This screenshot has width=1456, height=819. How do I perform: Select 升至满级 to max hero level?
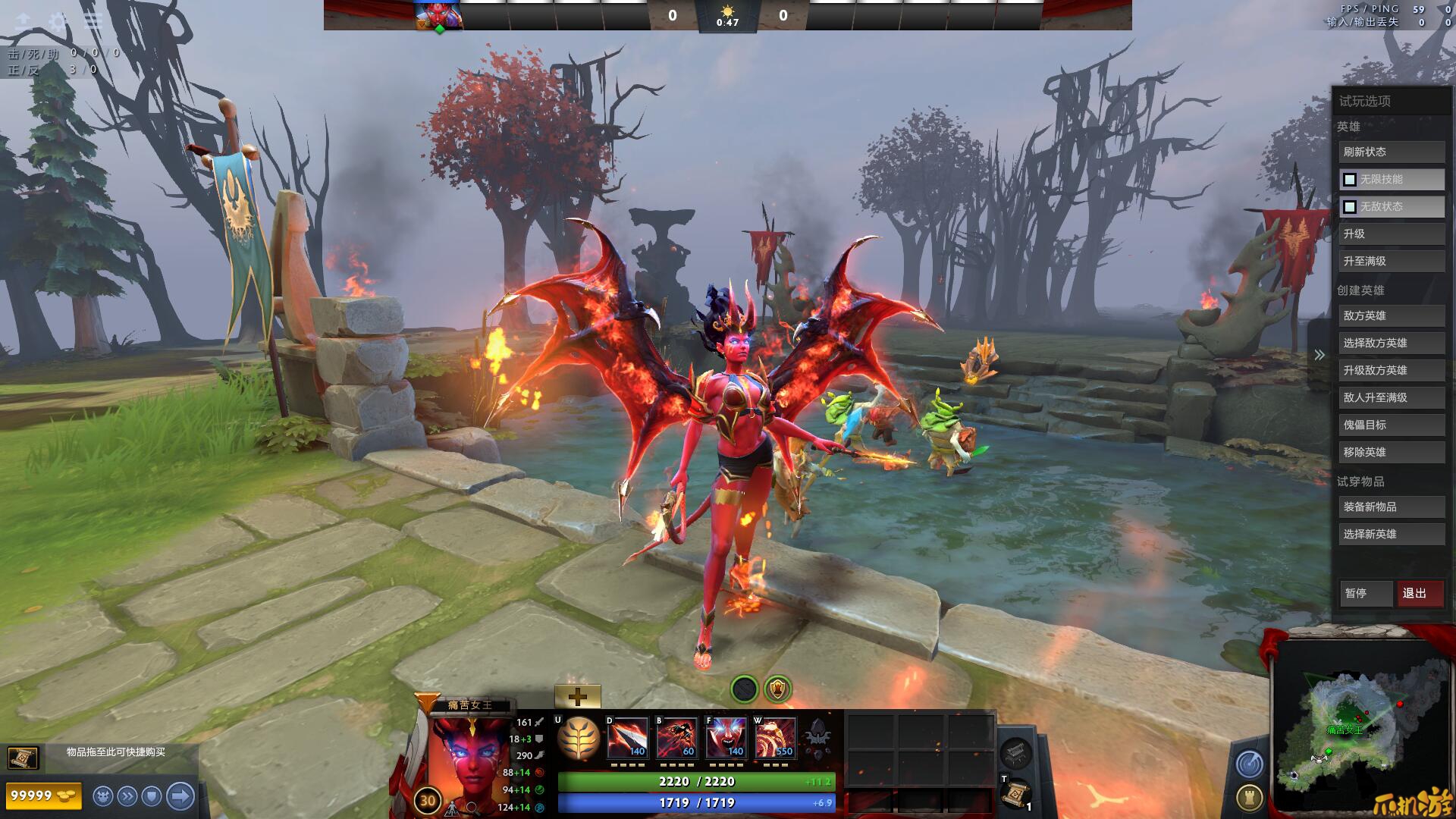click(1391, 261)
